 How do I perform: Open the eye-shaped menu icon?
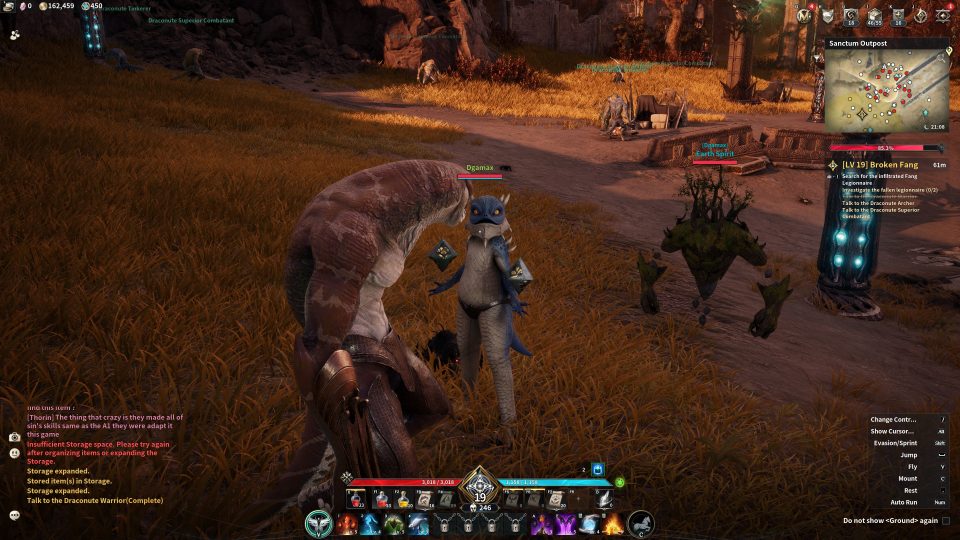tap(943, 15)
